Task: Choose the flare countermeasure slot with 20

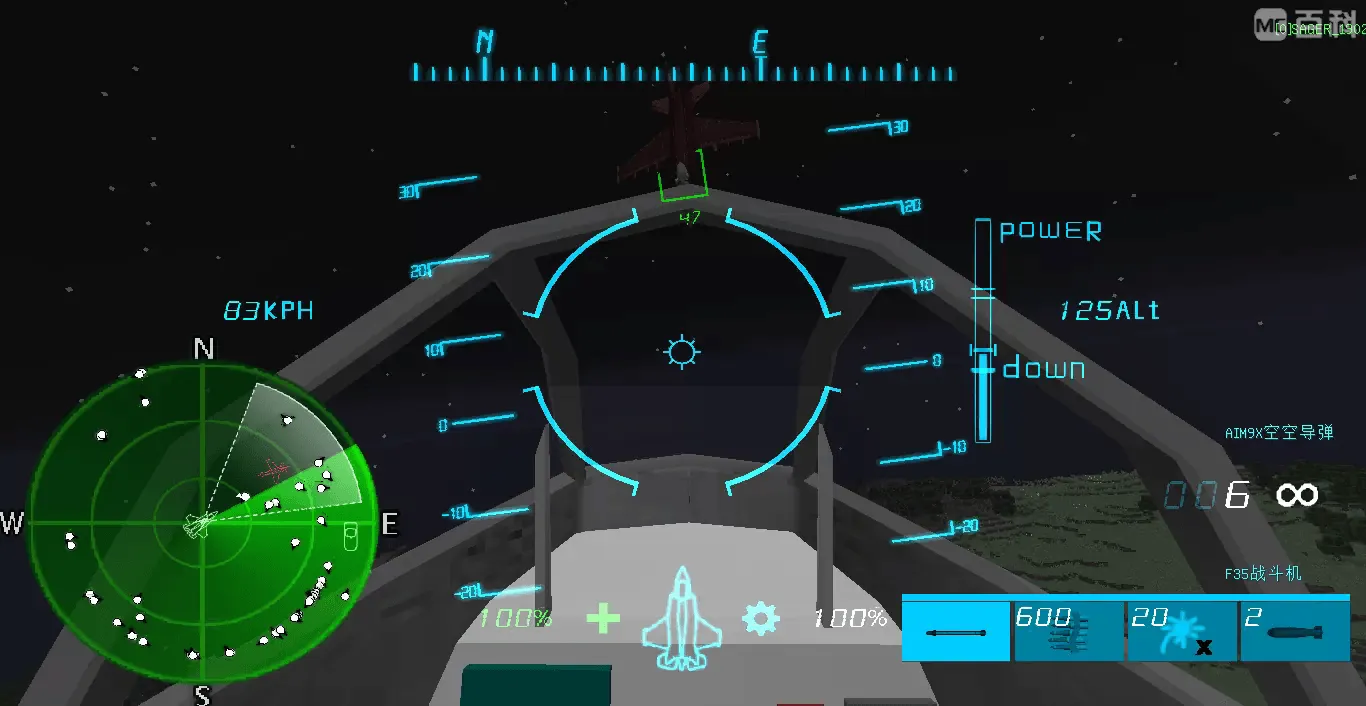Action: 1182,632
